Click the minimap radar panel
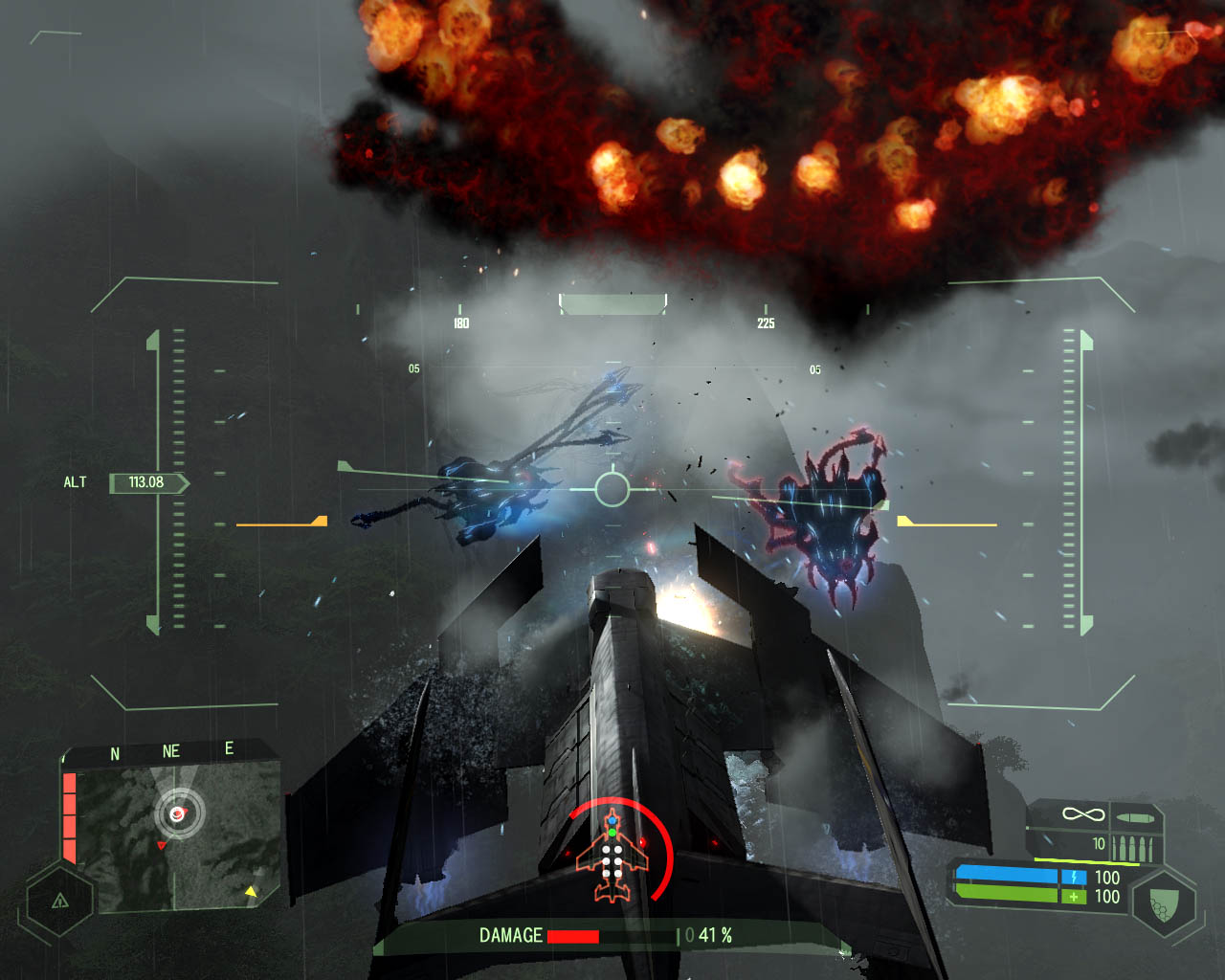 coord(177,835)
